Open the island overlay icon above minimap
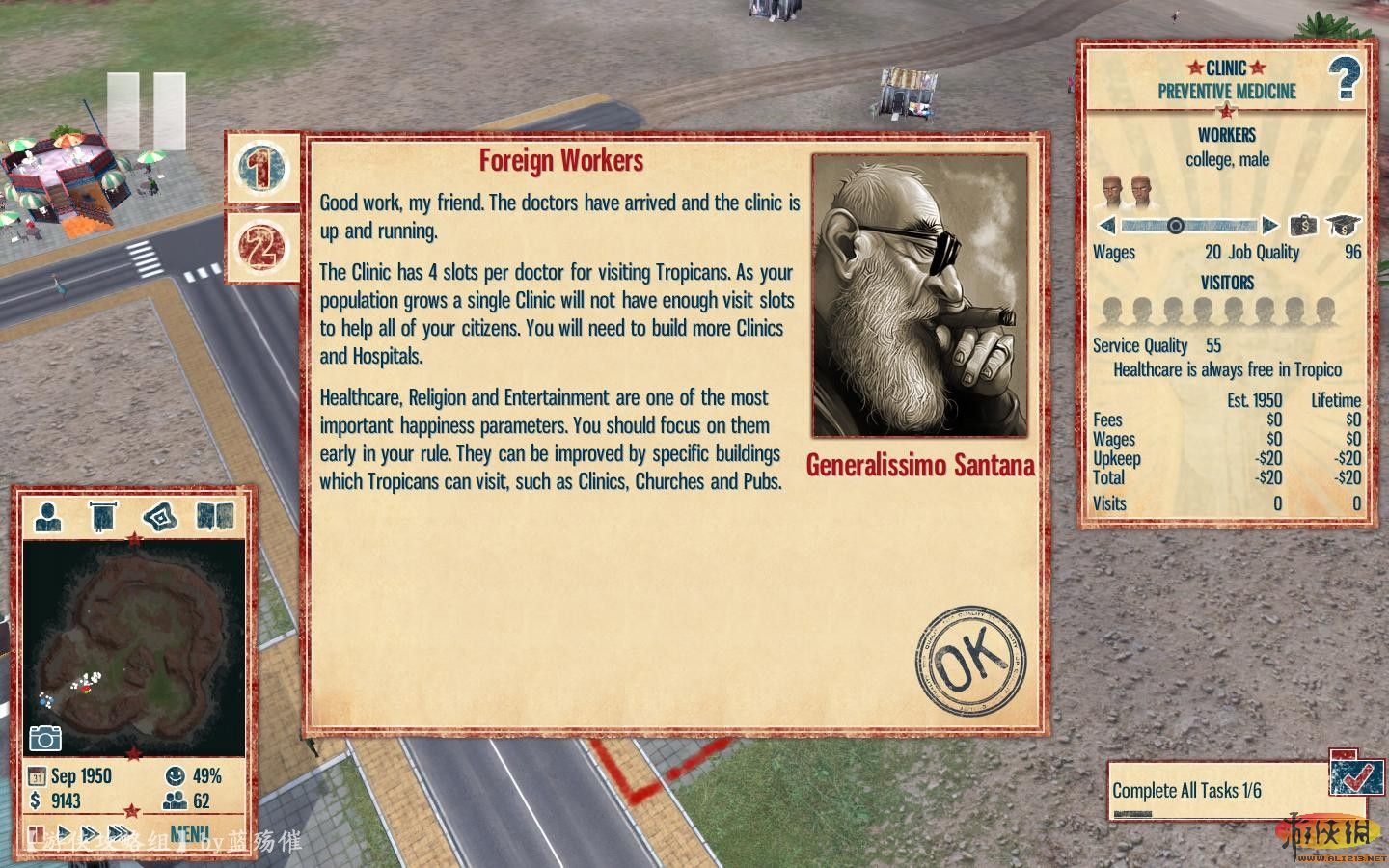The image size is (1389, 868). (160, 516)
